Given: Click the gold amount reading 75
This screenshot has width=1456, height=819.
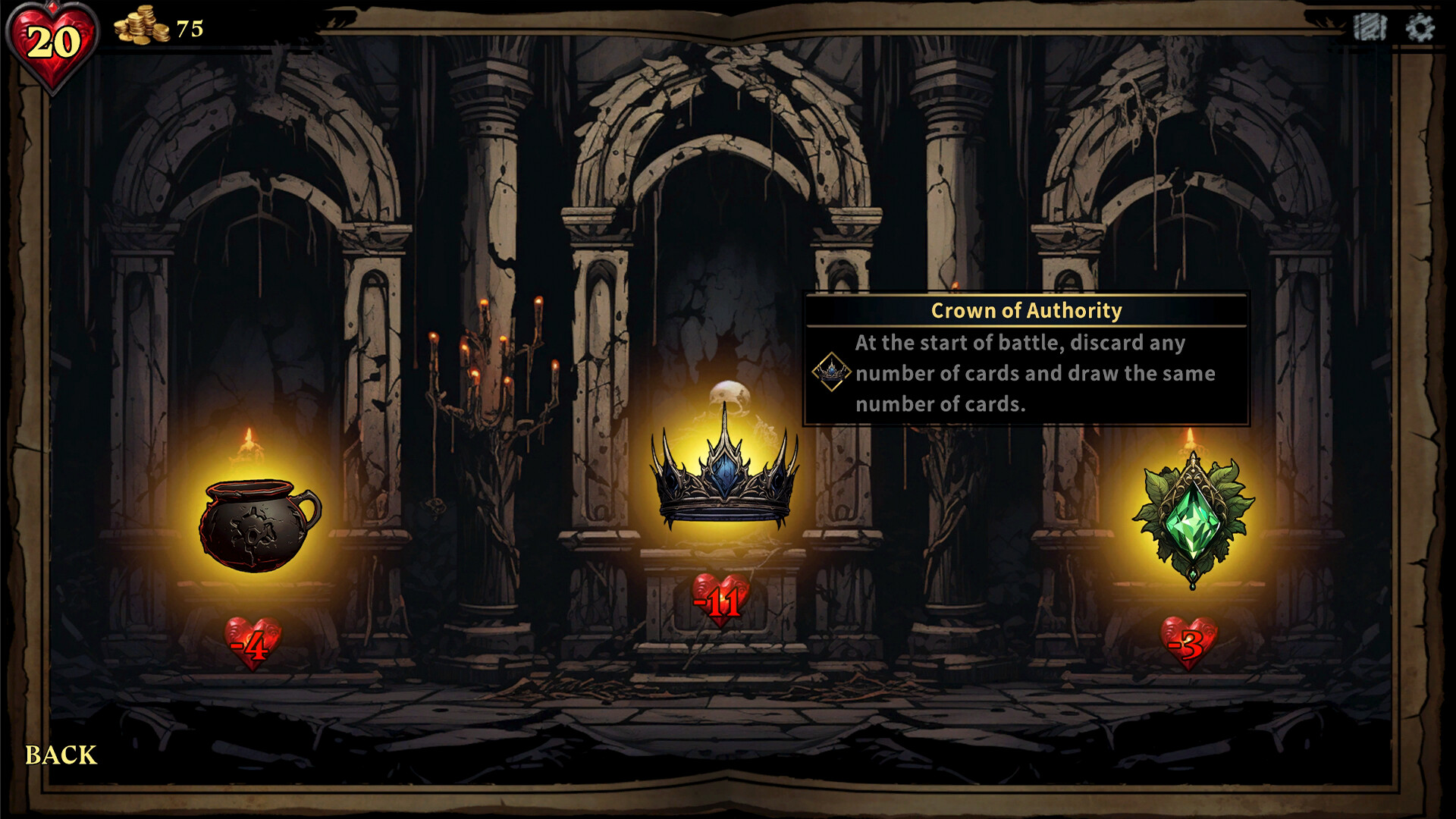Looking at the screenshot, I should [x=191, y=29].
